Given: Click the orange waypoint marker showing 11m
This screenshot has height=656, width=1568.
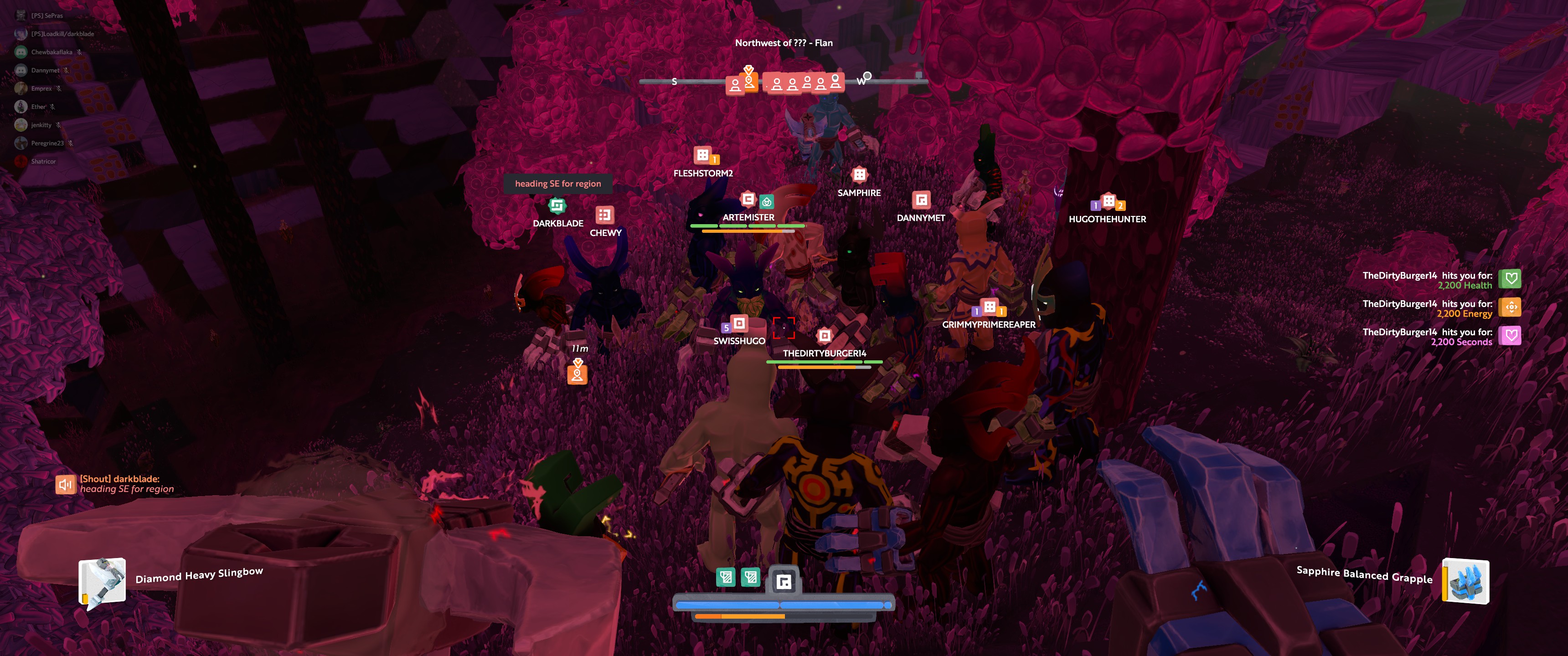Looking at the screenshot, I should point(577,373).
